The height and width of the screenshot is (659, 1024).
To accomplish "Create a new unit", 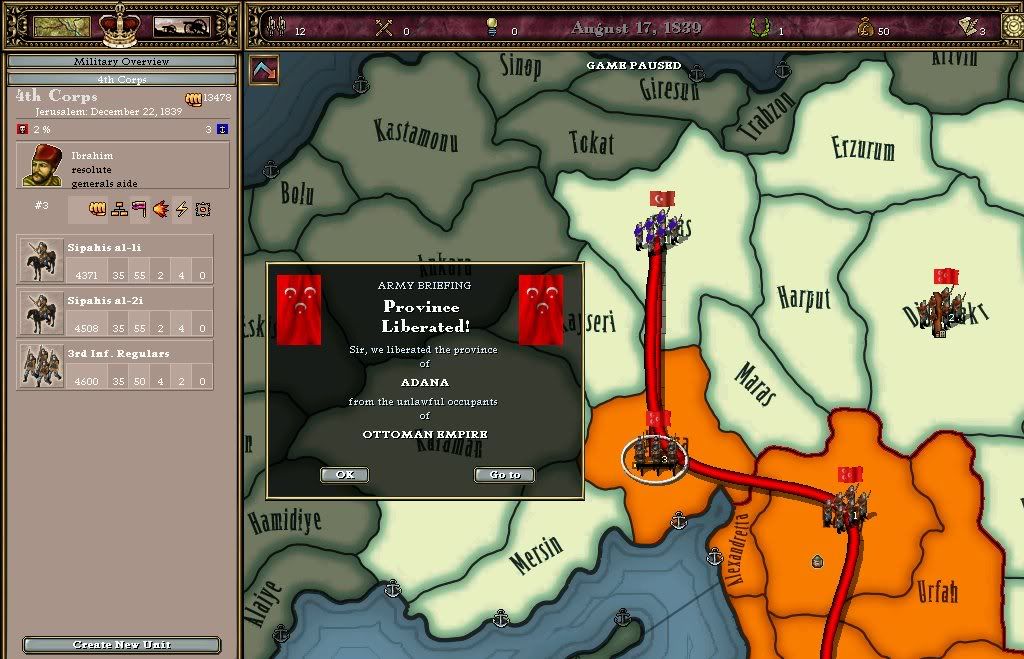I will (121, 645).
